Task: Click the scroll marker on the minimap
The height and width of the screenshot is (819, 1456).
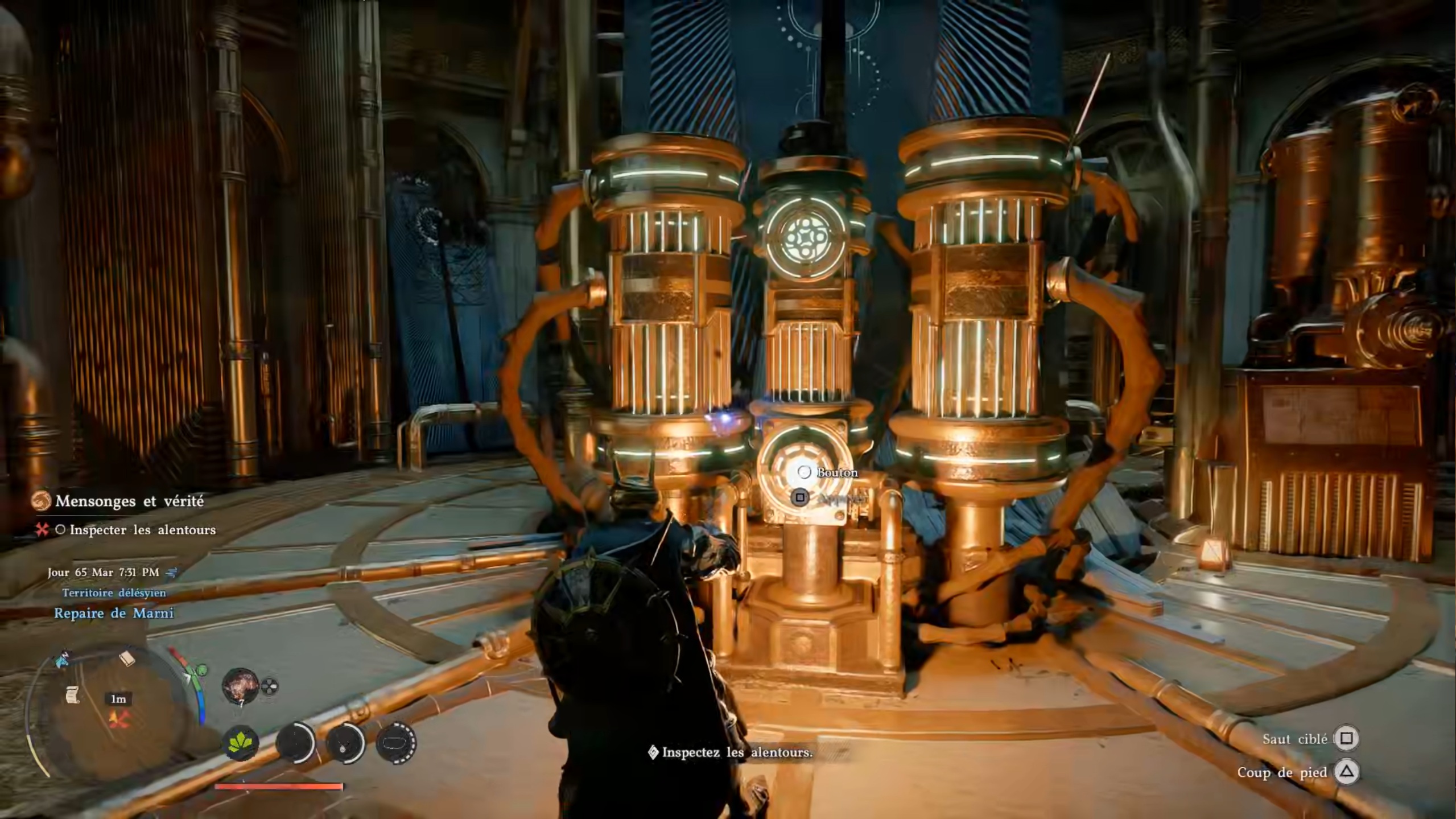Action: (x=72, y=694)
